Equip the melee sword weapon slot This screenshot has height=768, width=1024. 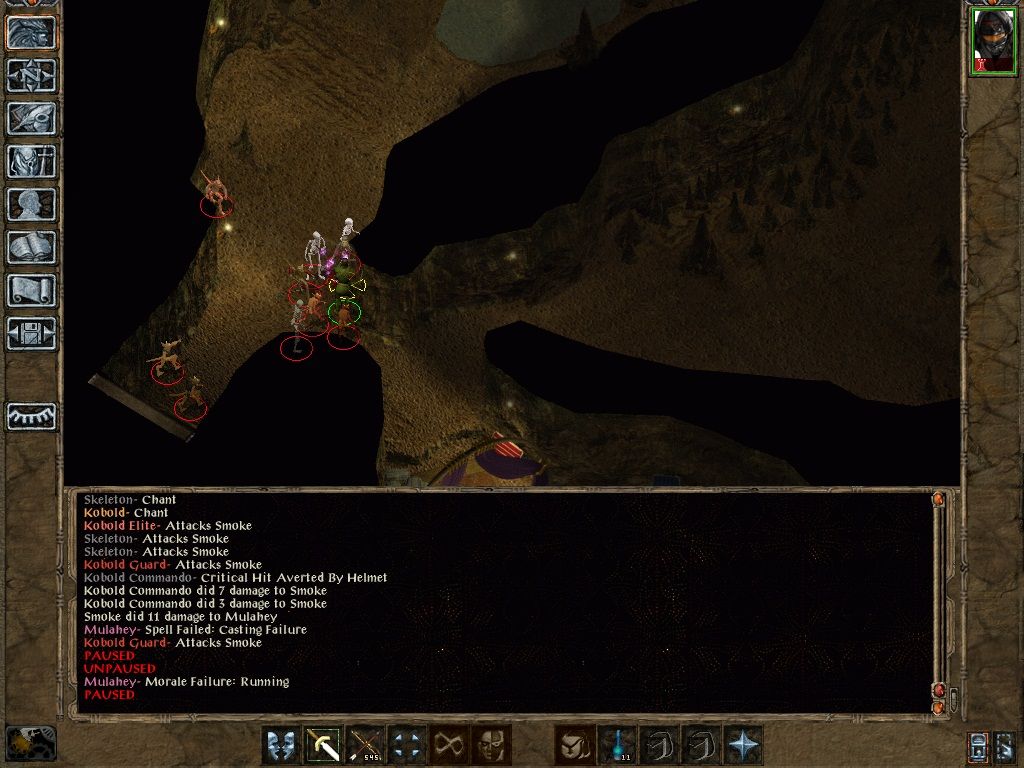(x=323, y=745)
